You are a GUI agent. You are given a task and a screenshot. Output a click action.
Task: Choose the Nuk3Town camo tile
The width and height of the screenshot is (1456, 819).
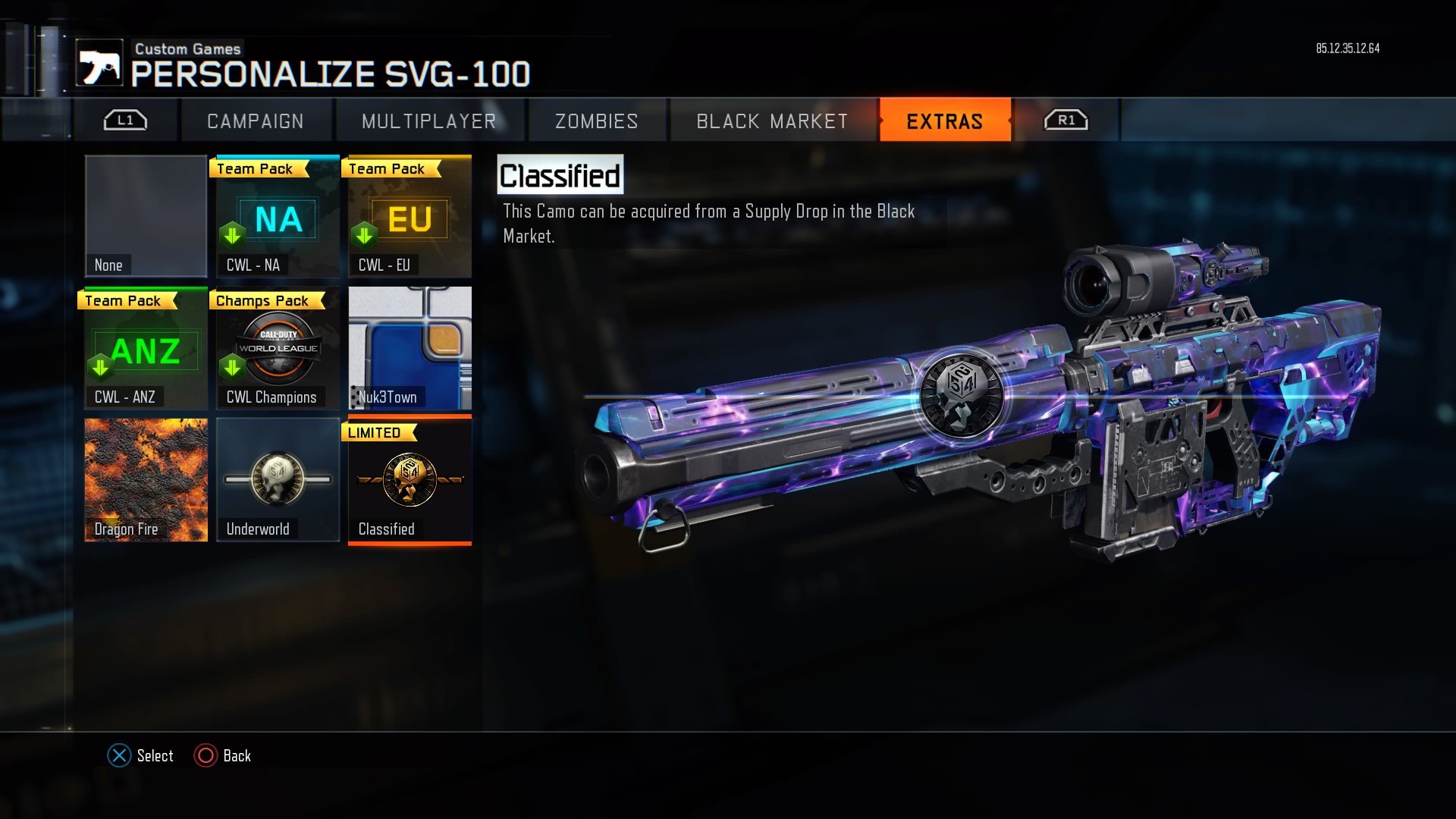point(409,348)
